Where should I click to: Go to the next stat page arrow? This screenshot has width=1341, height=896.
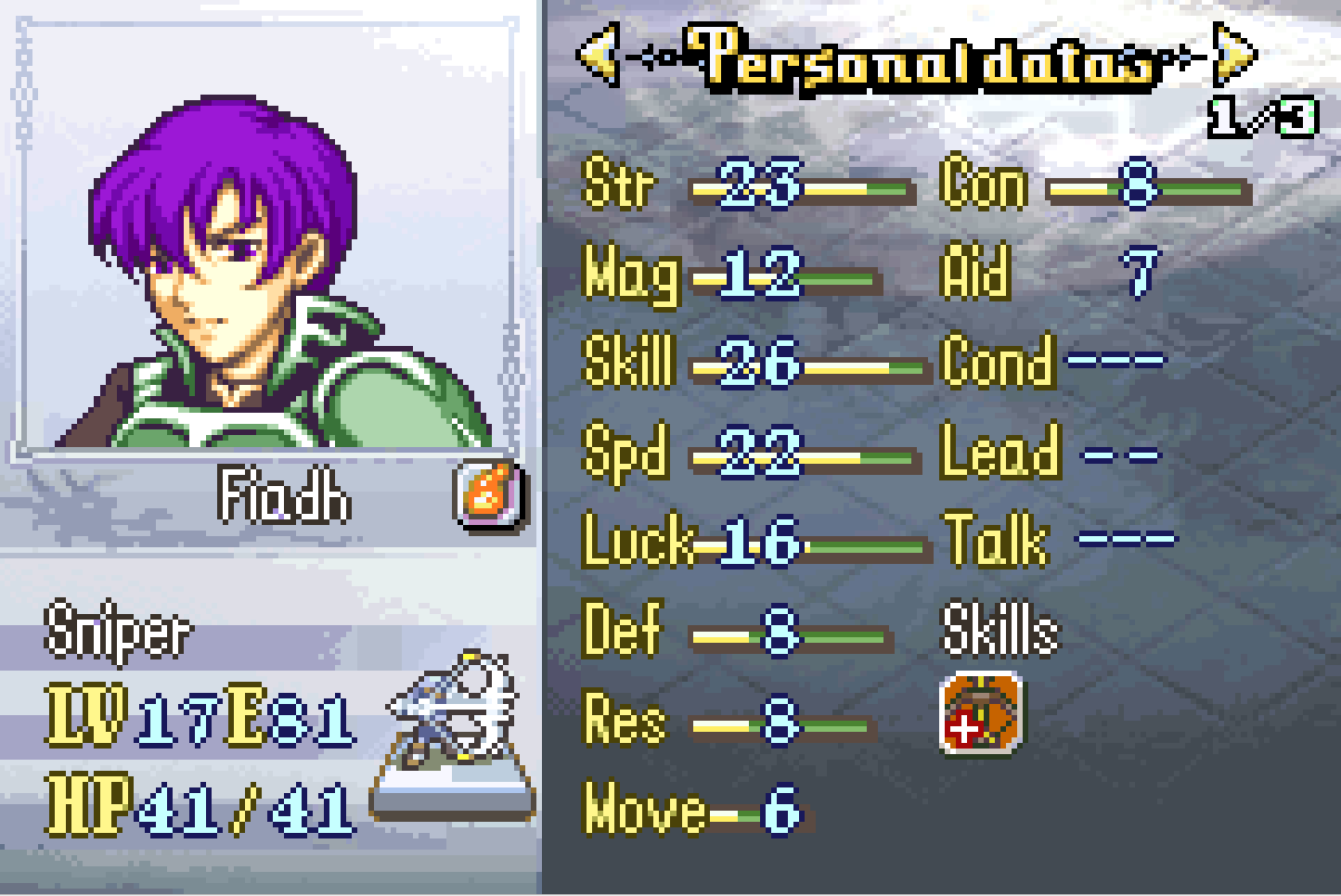(x=1234, y=56)
